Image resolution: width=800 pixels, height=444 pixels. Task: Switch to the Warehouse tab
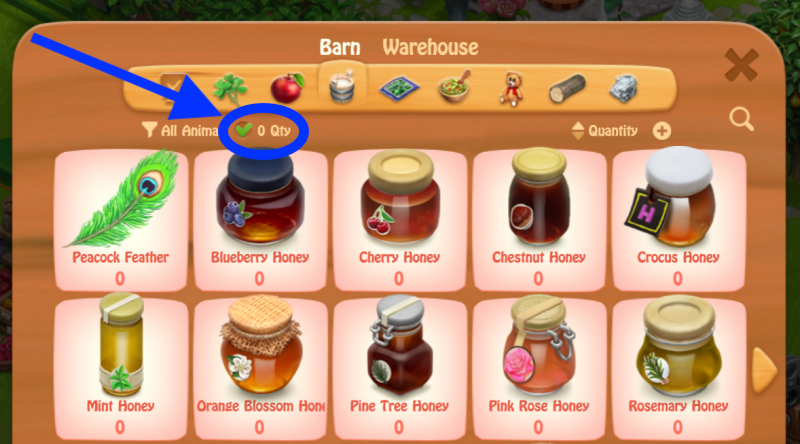click(430, 47)
